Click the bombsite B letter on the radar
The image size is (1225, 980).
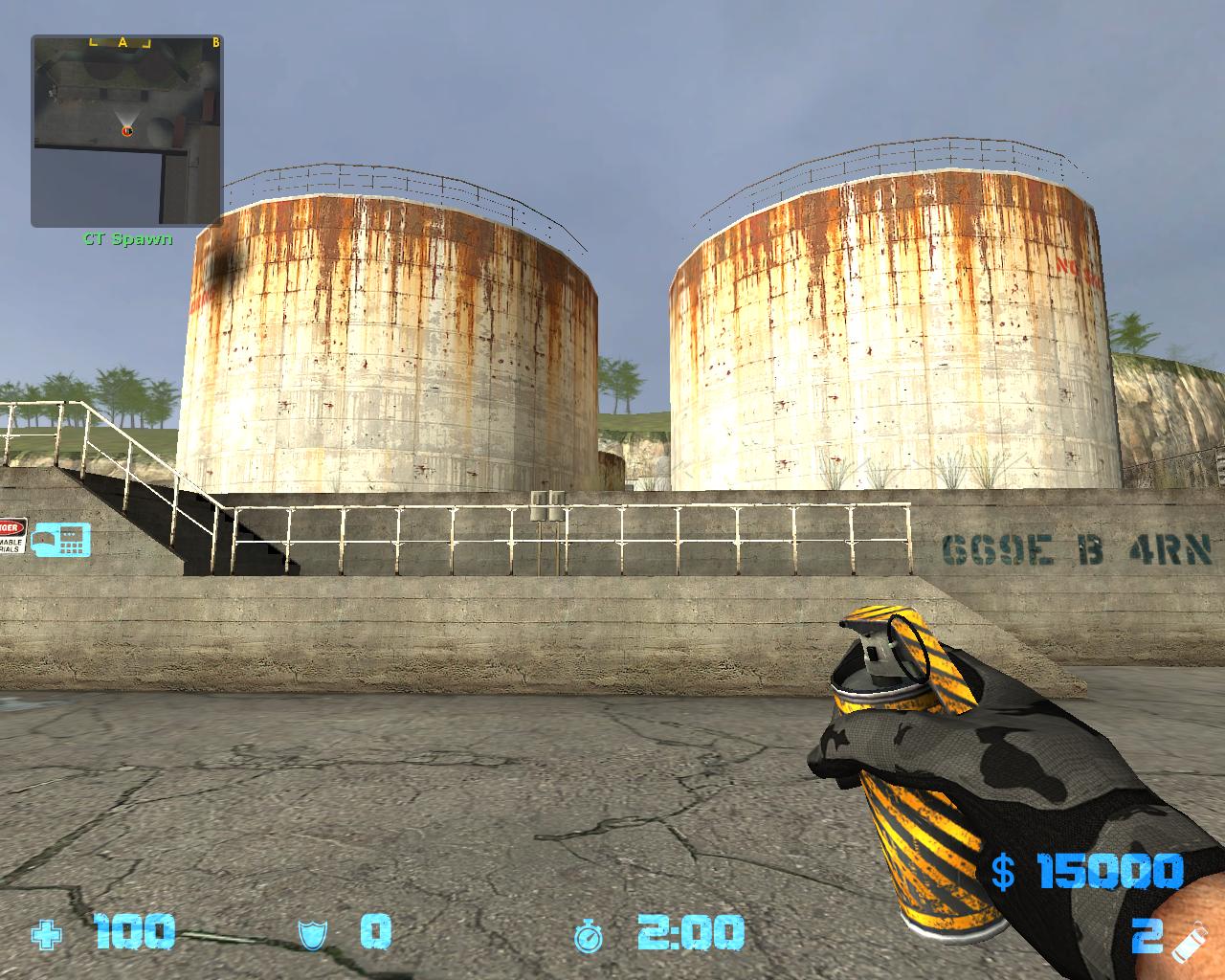pos(217,41)
